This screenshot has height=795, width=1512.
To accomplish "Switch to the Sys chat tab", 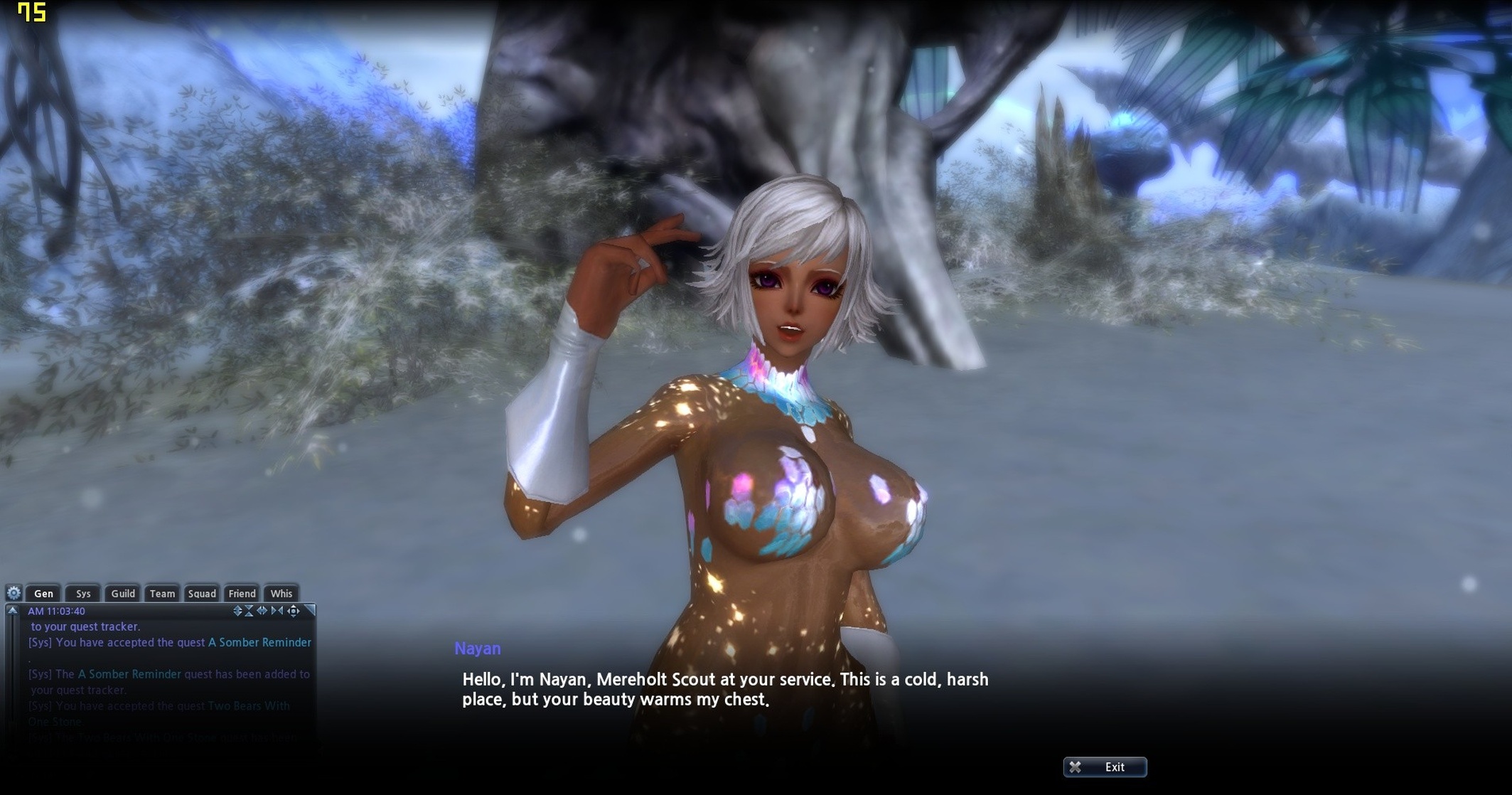I will (x=82, y=593).
